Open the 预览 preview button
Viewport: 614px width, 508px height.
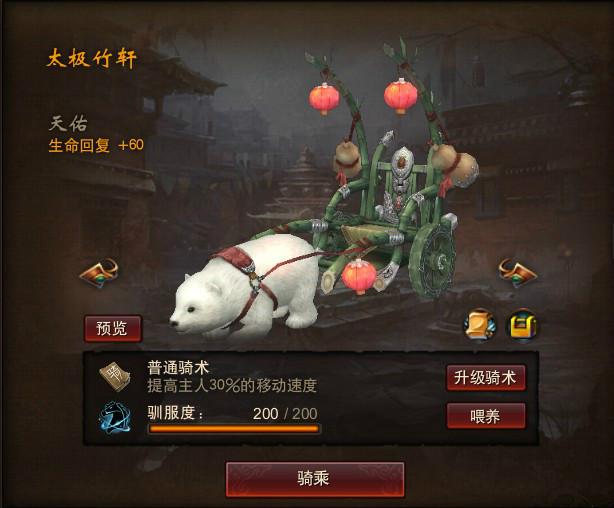point(113,328)
